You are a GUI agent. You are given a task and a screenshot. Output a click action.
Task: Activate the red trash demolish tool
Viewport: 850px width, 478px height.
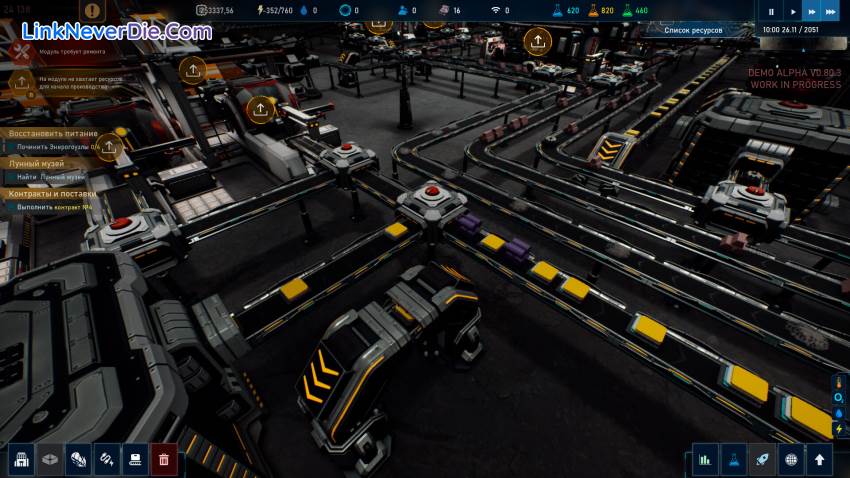tap(164, 459)
